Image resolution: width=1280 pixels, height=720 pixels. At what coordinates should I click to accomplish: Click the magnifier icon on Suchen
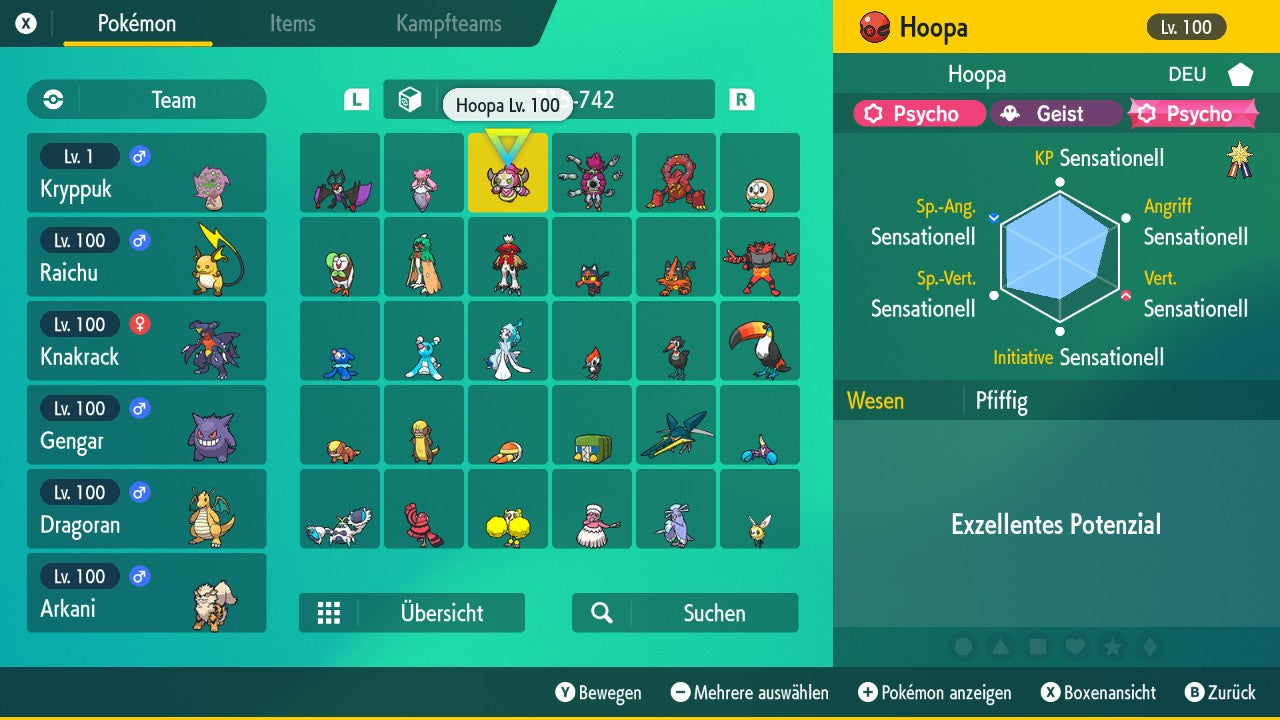click(x=601, y=613)
